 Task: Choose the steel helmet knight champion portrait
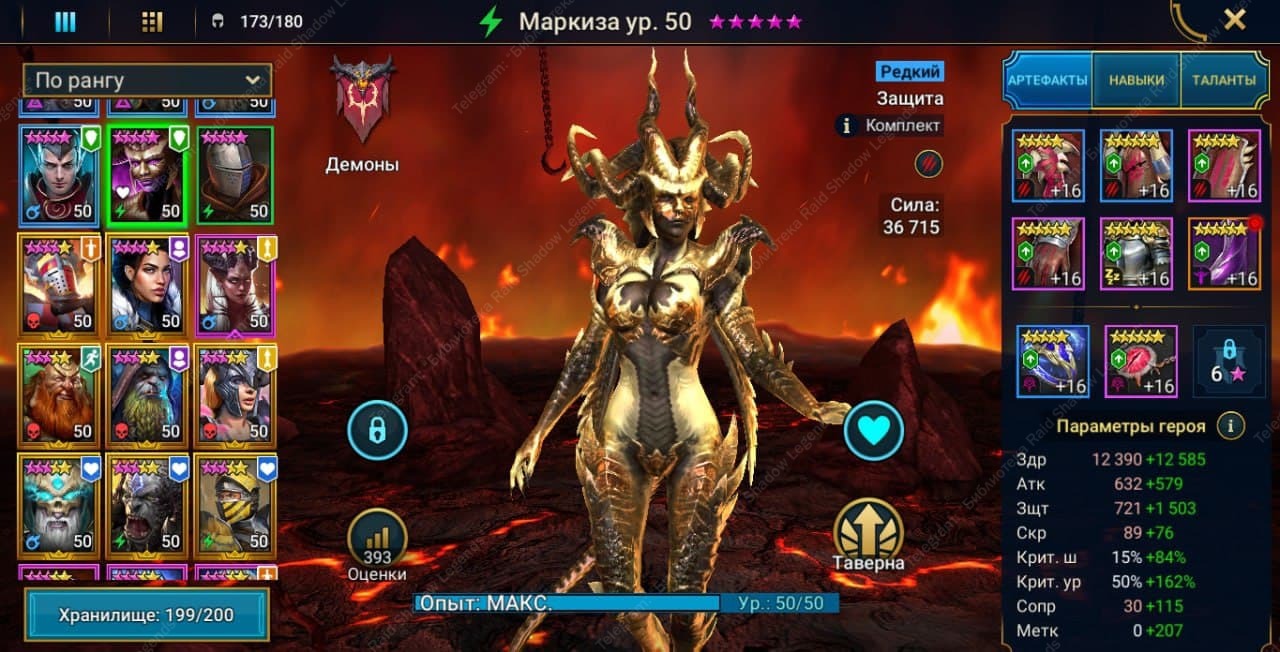pyautogui.click(x=235, y=176)
